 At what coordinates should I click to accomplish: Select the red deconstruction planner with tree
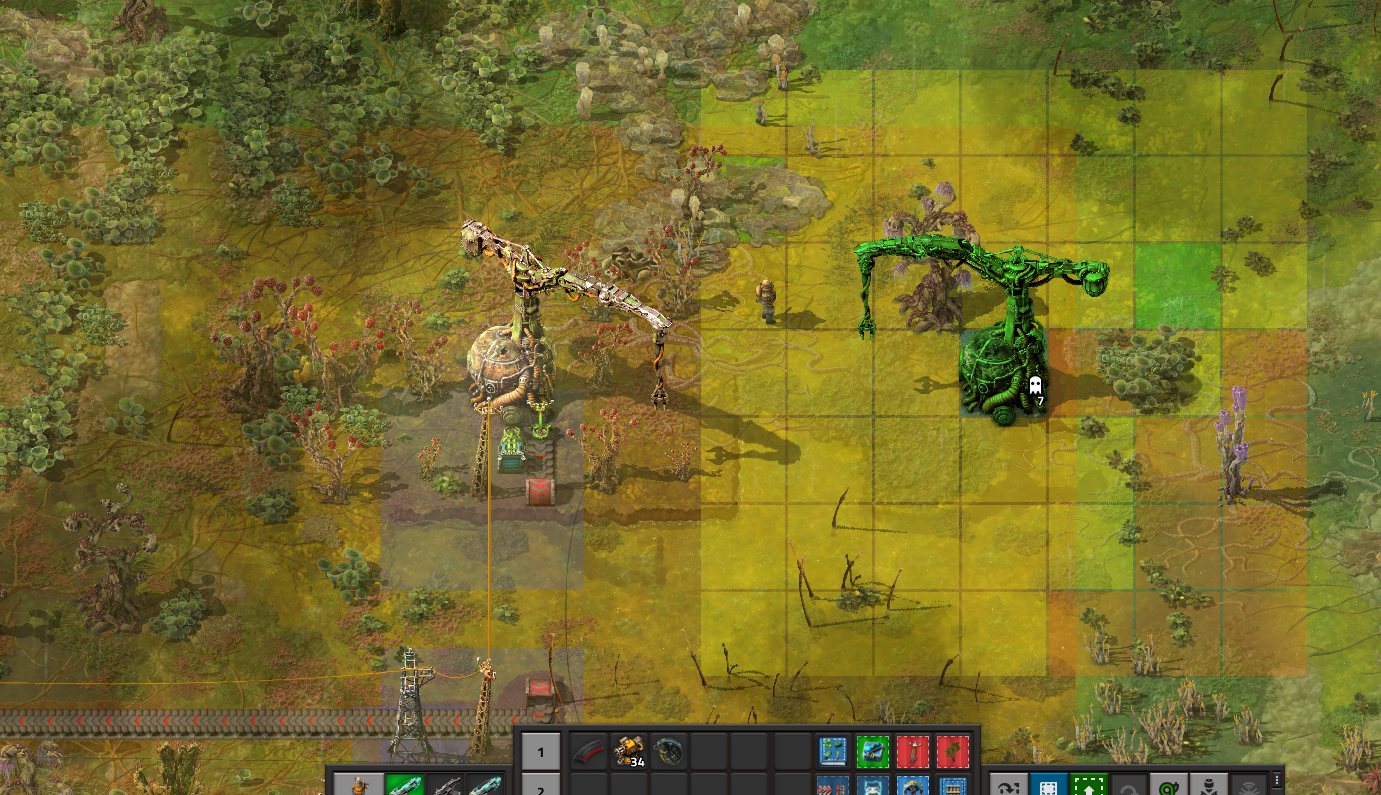coord(952,751)
